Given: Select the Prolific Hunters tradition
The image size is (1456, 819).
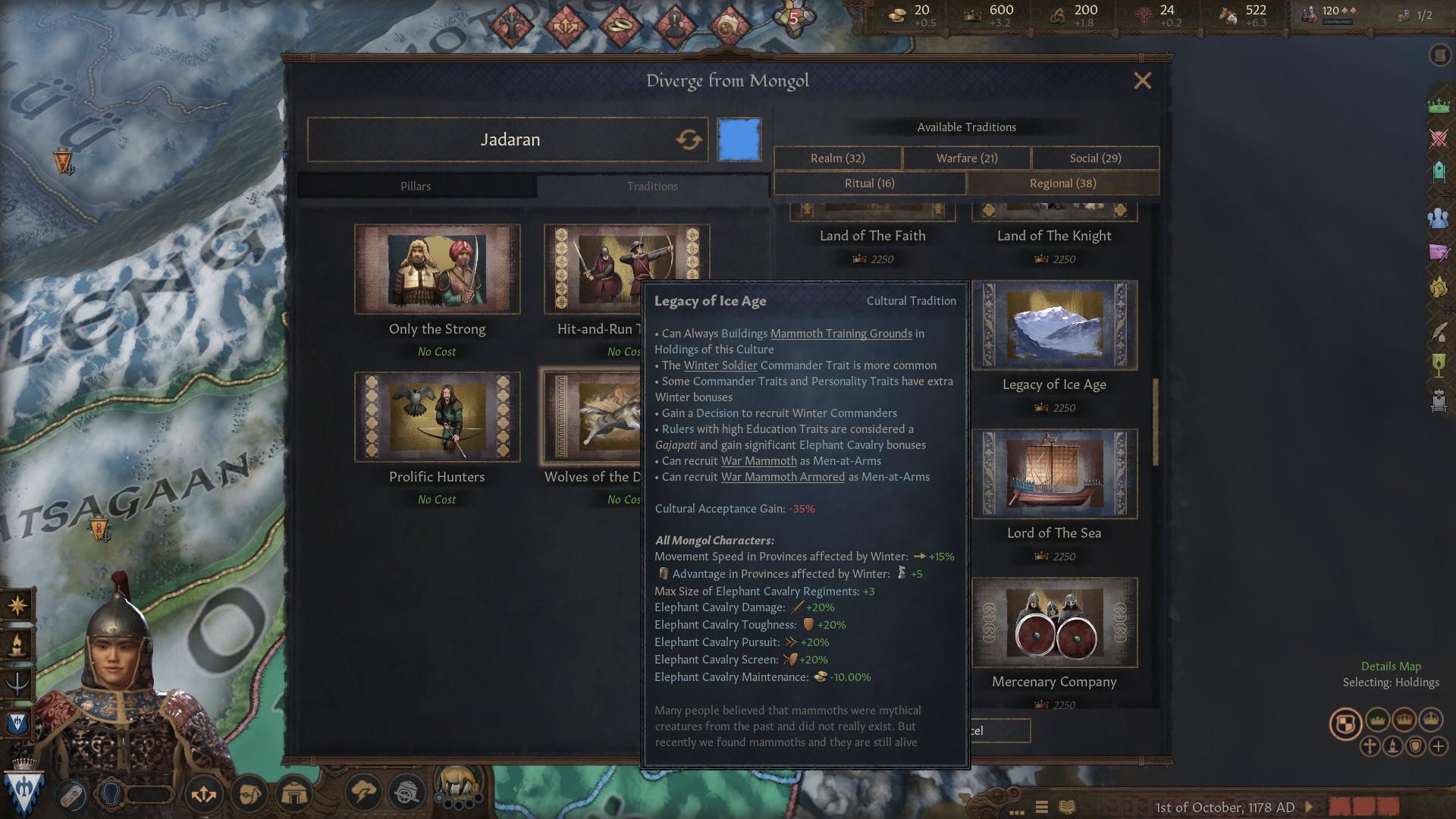Looking at the screenshot, I should [437, 417].
